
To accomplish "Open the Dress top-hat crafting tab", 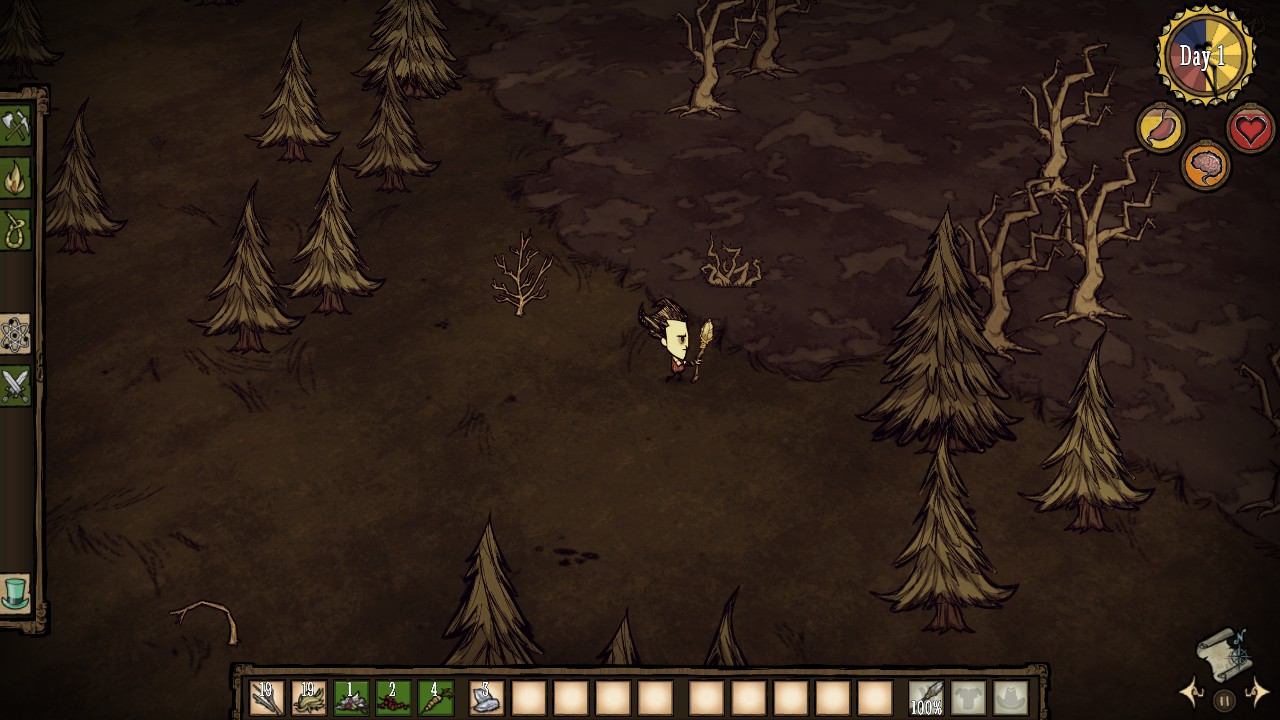I will [15, 593].
